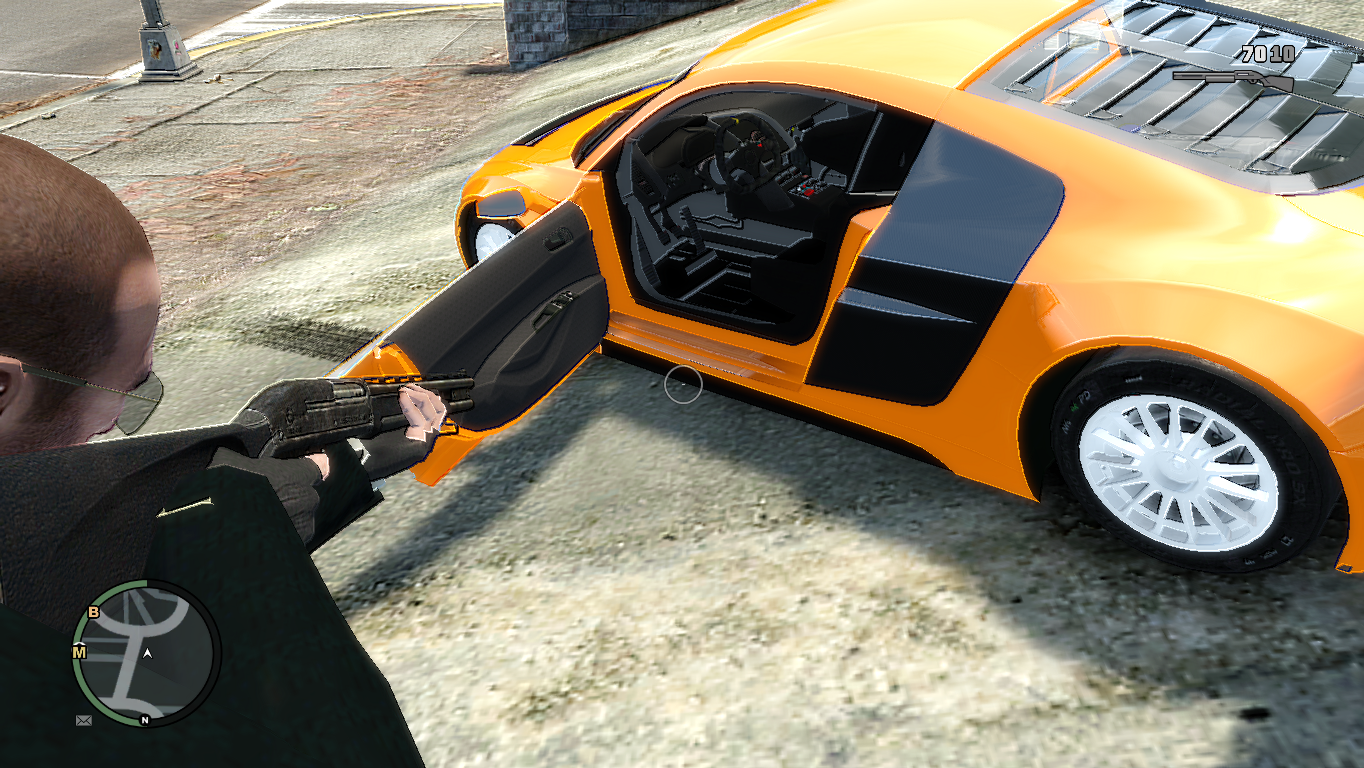Click the interior handle on the door panel
Image resolution: width=1364 pixels, height=768 pixels.
(x=555, y=305)
